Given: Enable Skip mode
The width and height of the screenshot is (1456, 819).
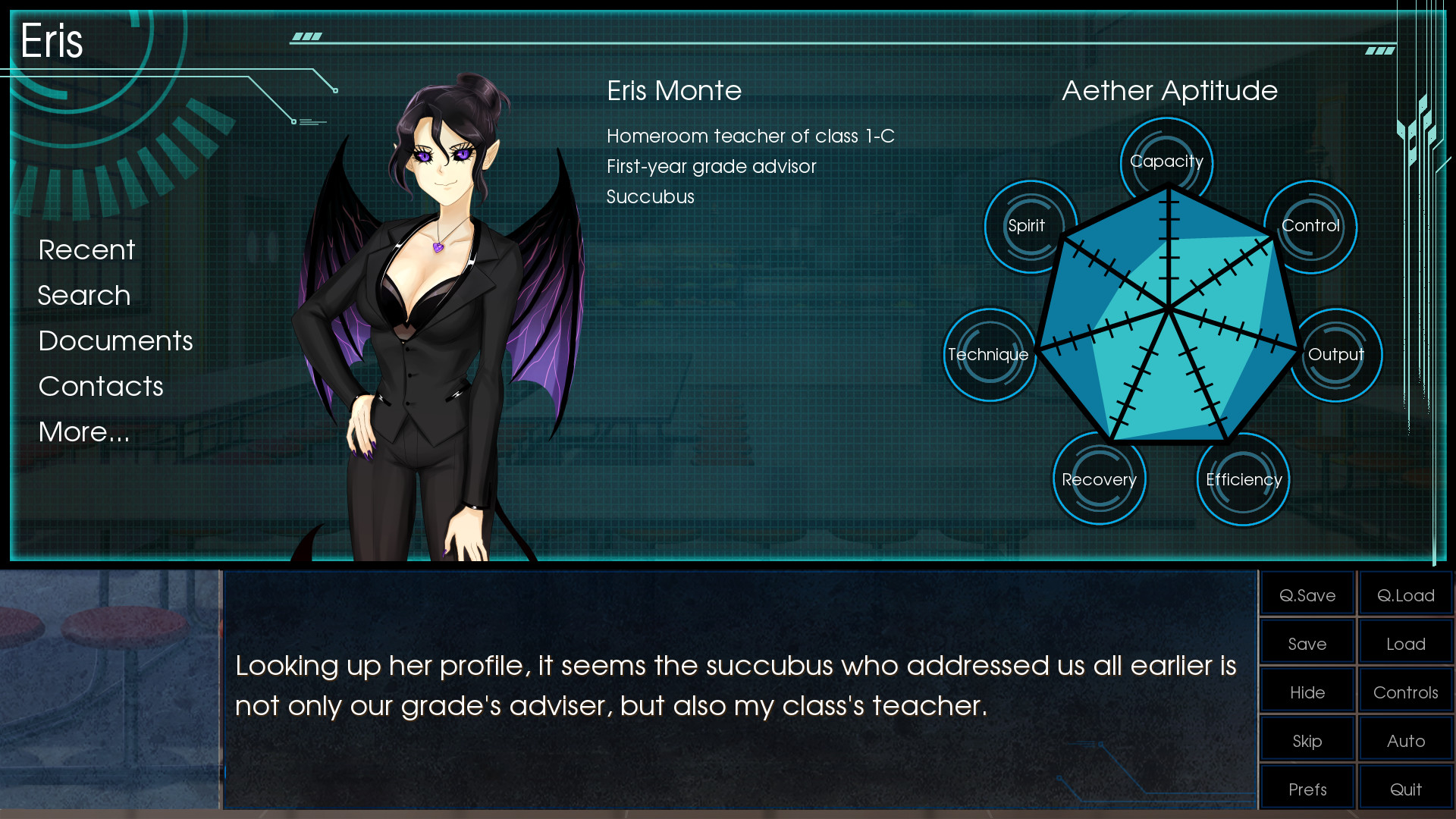Looking at the screenshot, I should tap(1307, 739).
